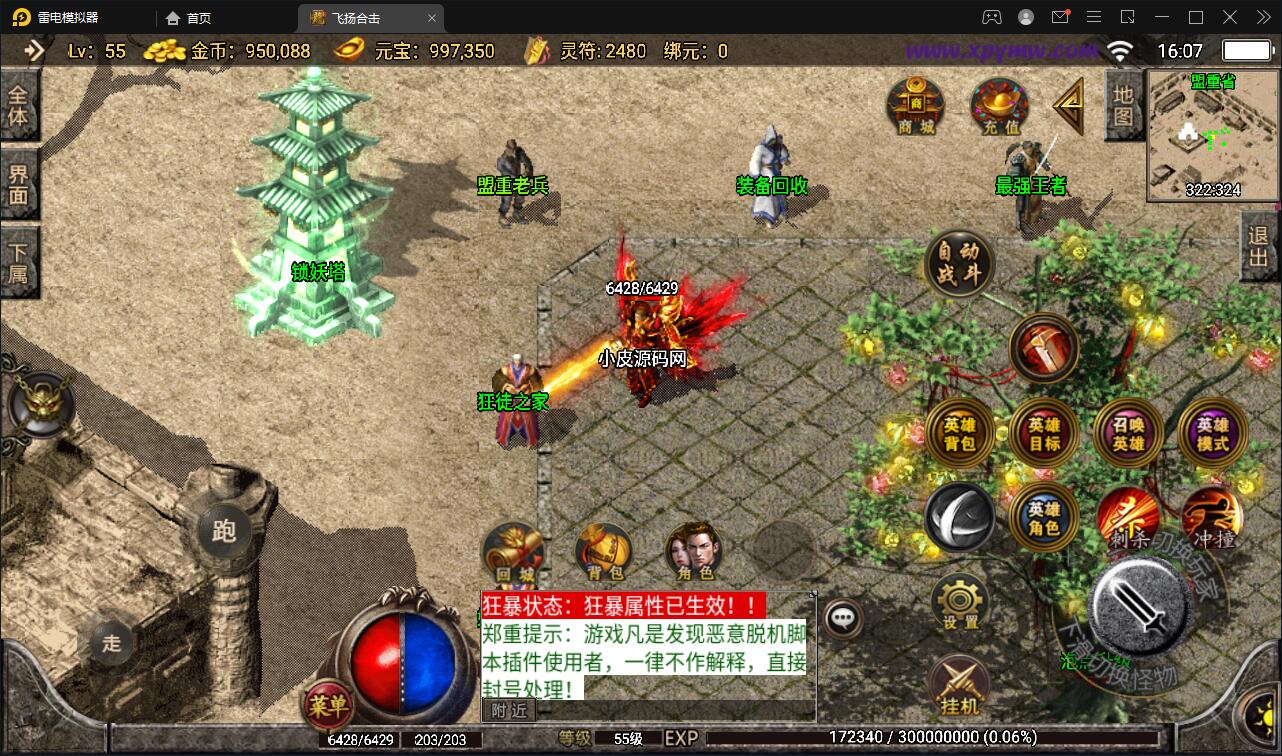
Task: Expand the chat window resize arrow
Action: (x=812, y=592)
